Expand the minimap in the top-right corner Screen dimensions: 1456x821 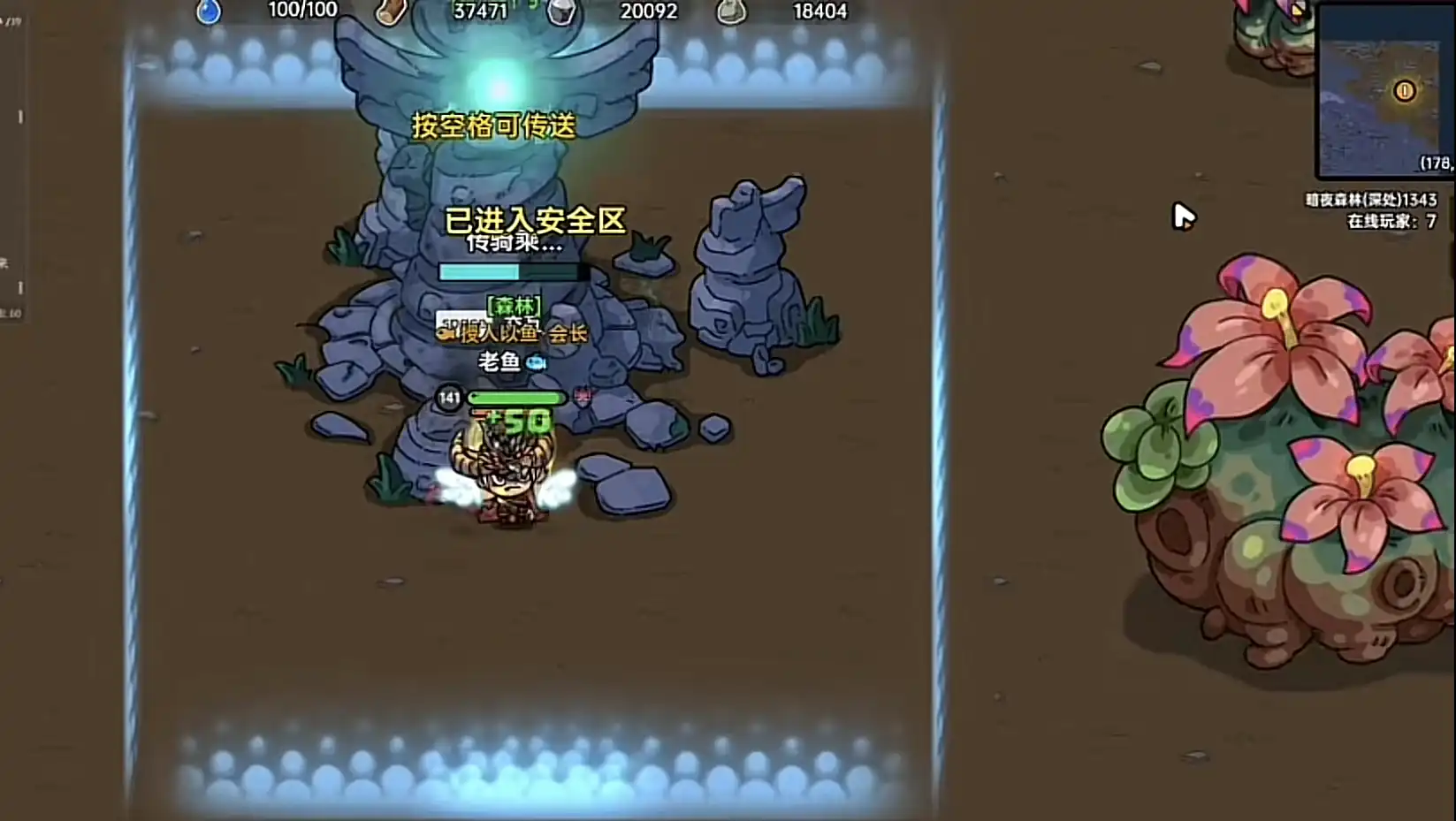point(1383,88)
